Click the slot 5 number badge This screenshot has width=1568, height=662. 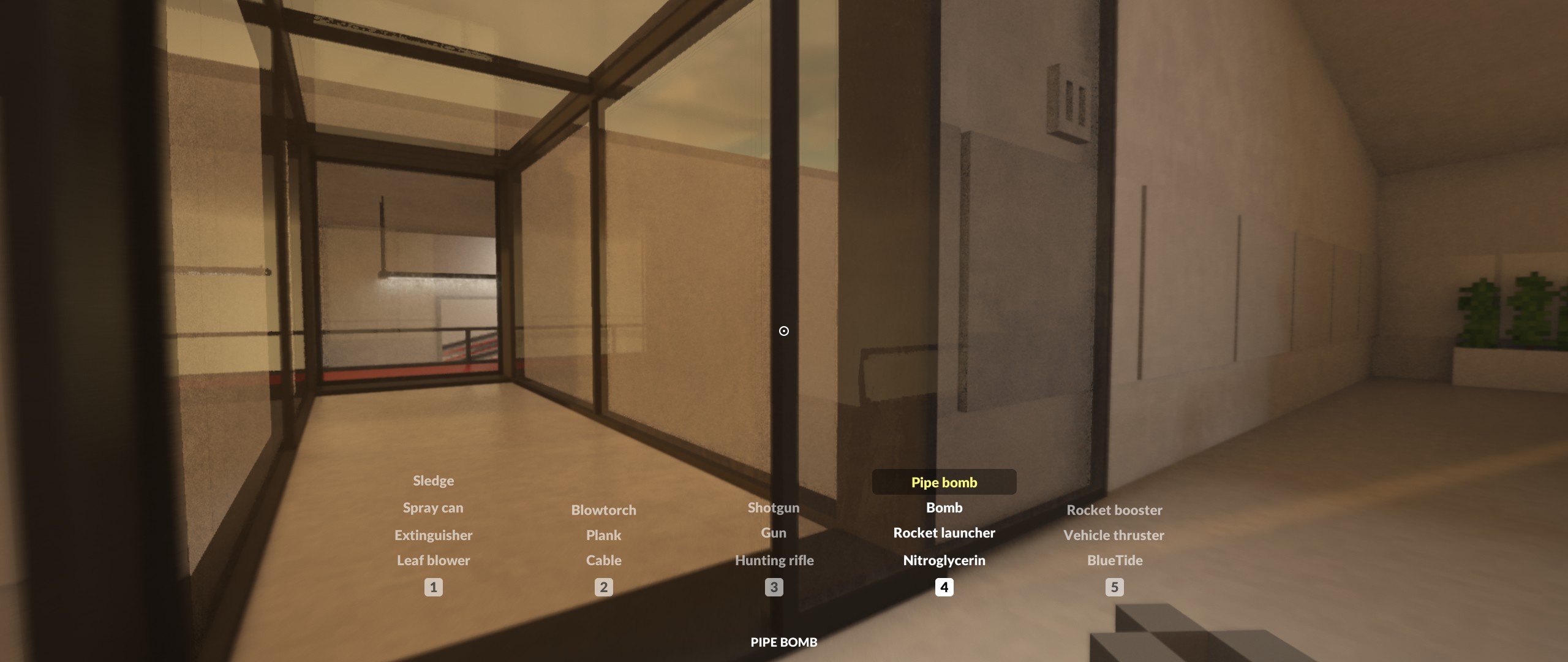pyautogui.click(x=1115, y=588)
